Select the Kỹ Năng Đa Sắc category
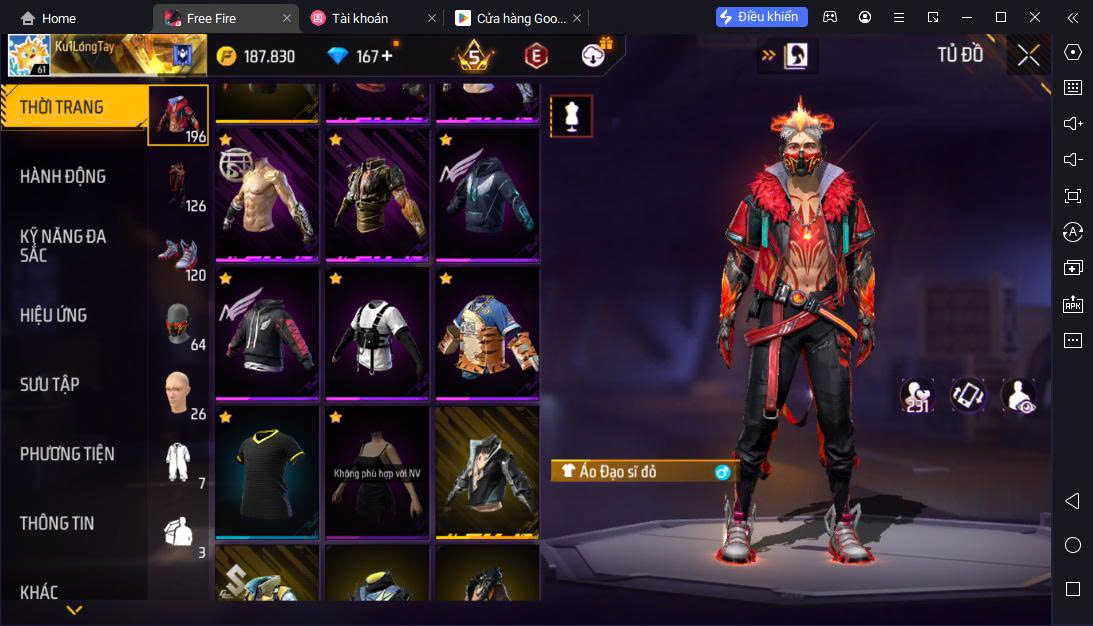The width and height of the screenshot is (1093, 626). [x=63, y=245]
